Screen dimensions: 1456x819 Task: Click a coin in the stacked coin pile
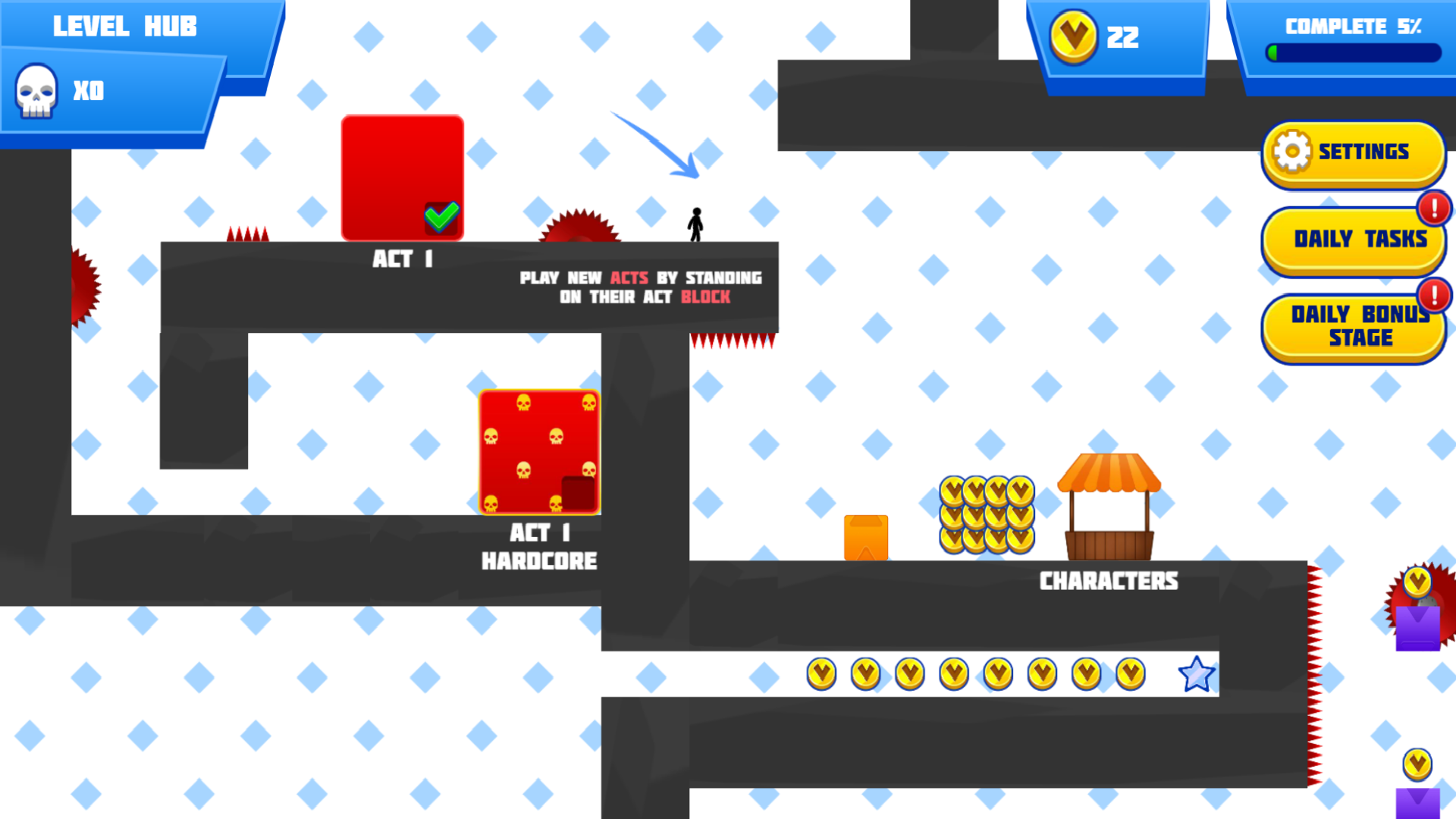986,512
